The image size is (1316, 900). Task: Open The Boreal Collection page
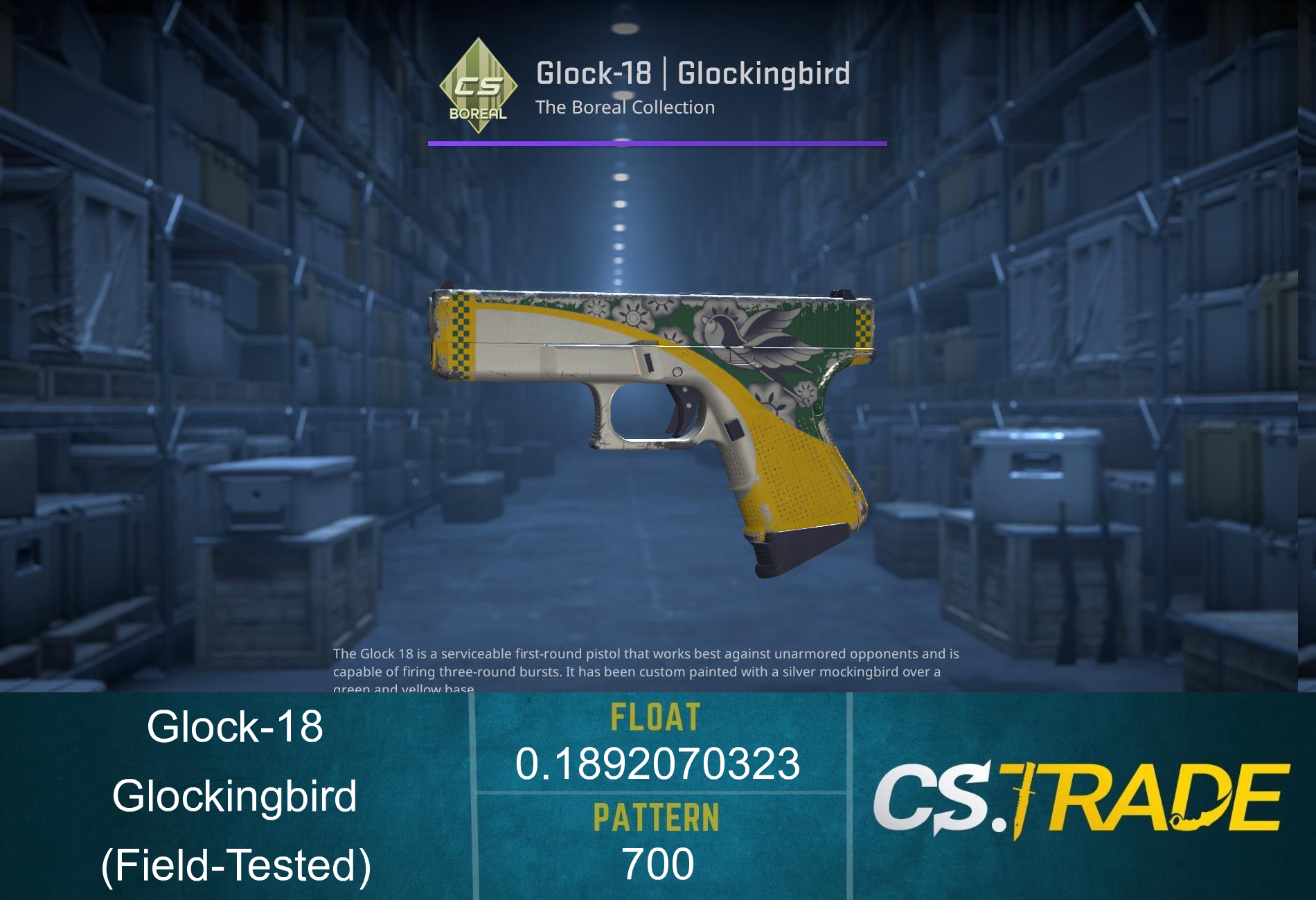(627, 107)
